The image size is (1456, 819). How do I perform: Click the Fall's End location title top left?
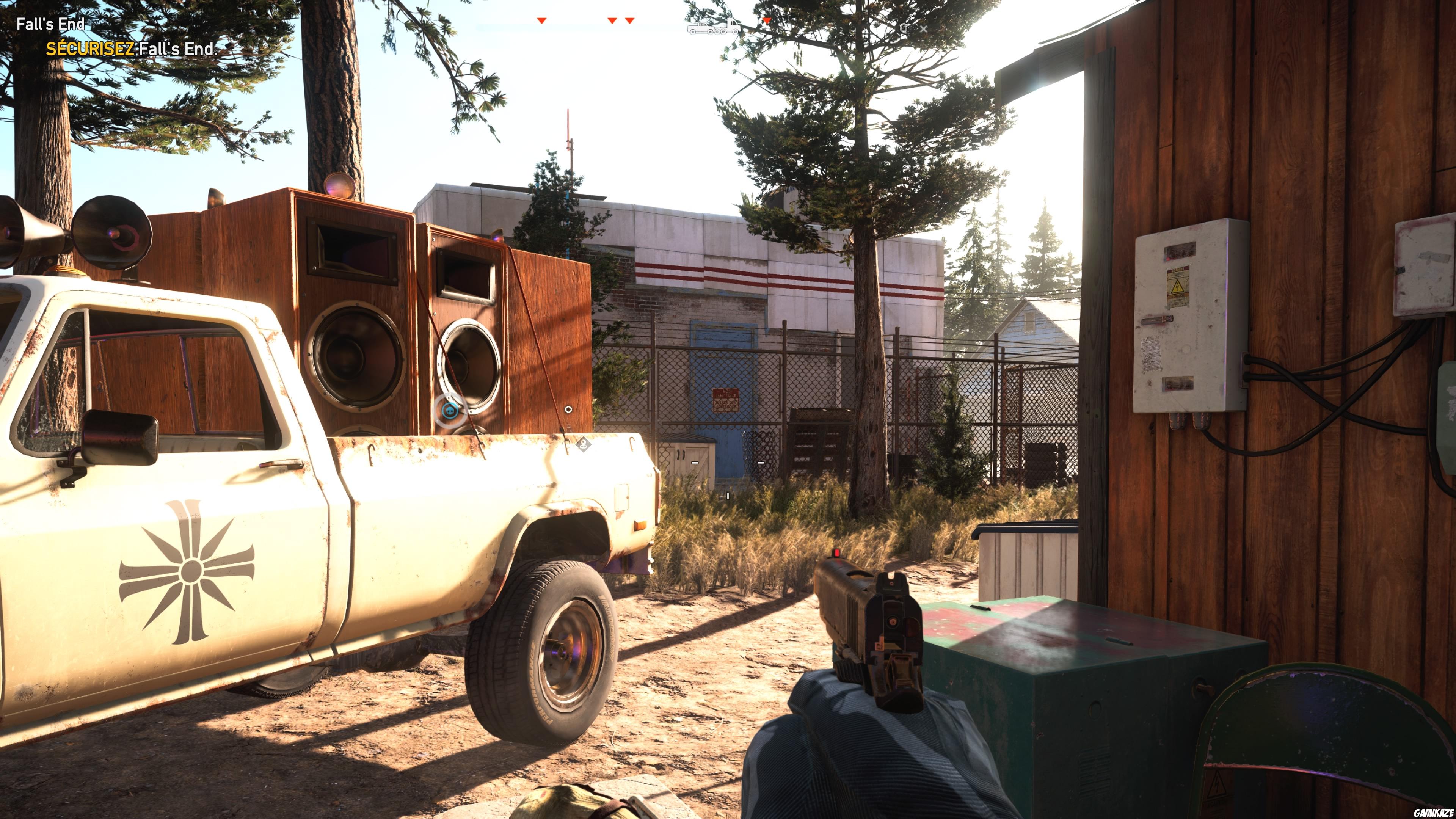click(x=50, y=24)
